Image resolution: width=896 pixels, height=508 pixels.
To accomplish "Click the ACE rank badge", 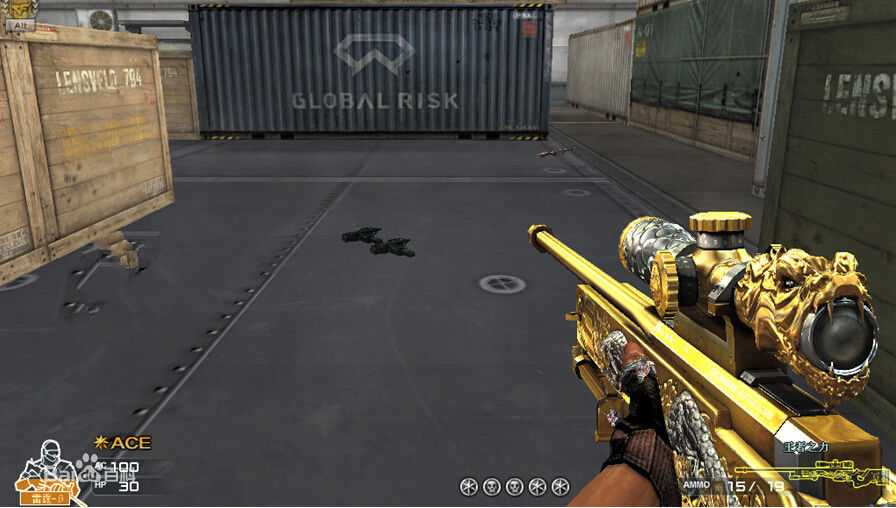I will [x=123, y=442].
